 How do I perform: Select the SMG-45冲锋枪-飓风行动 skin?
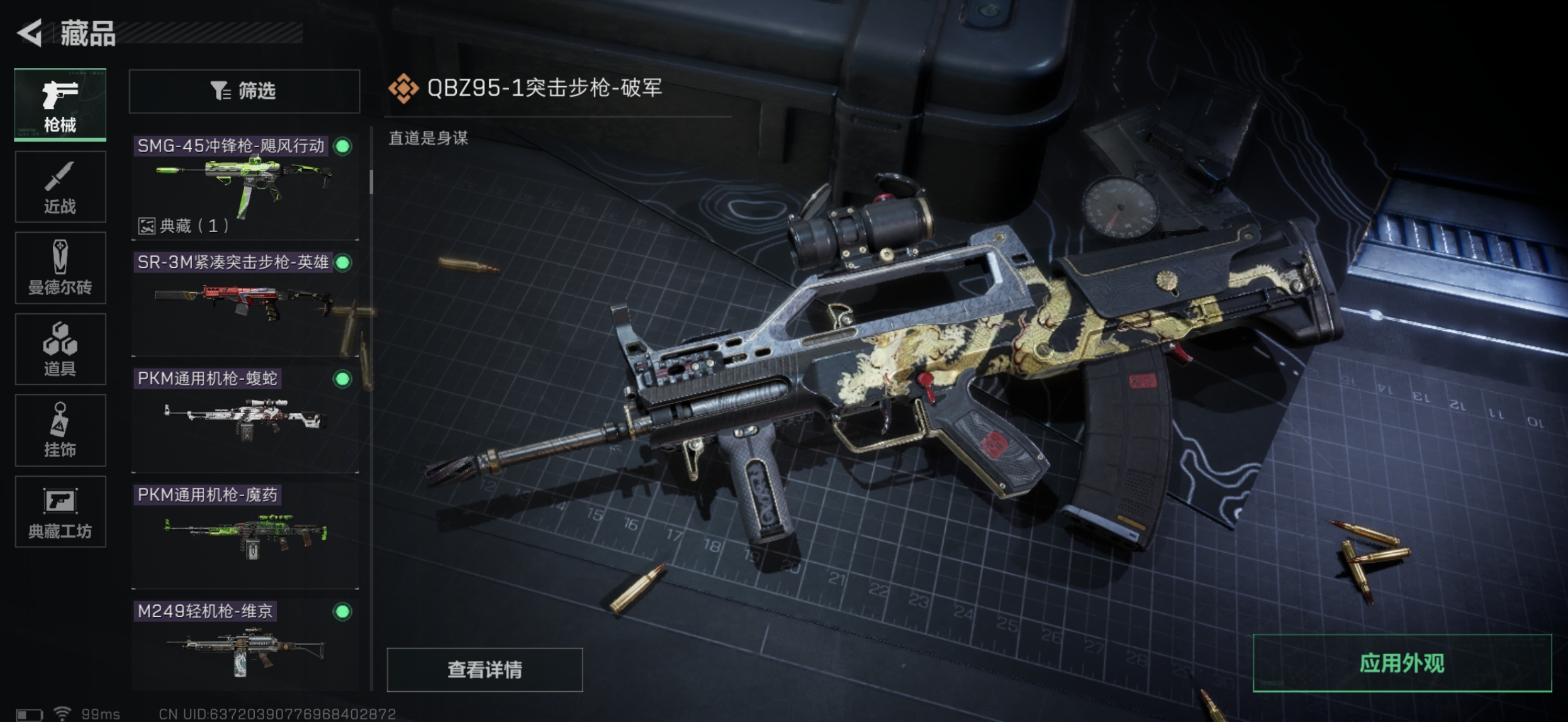245,182
